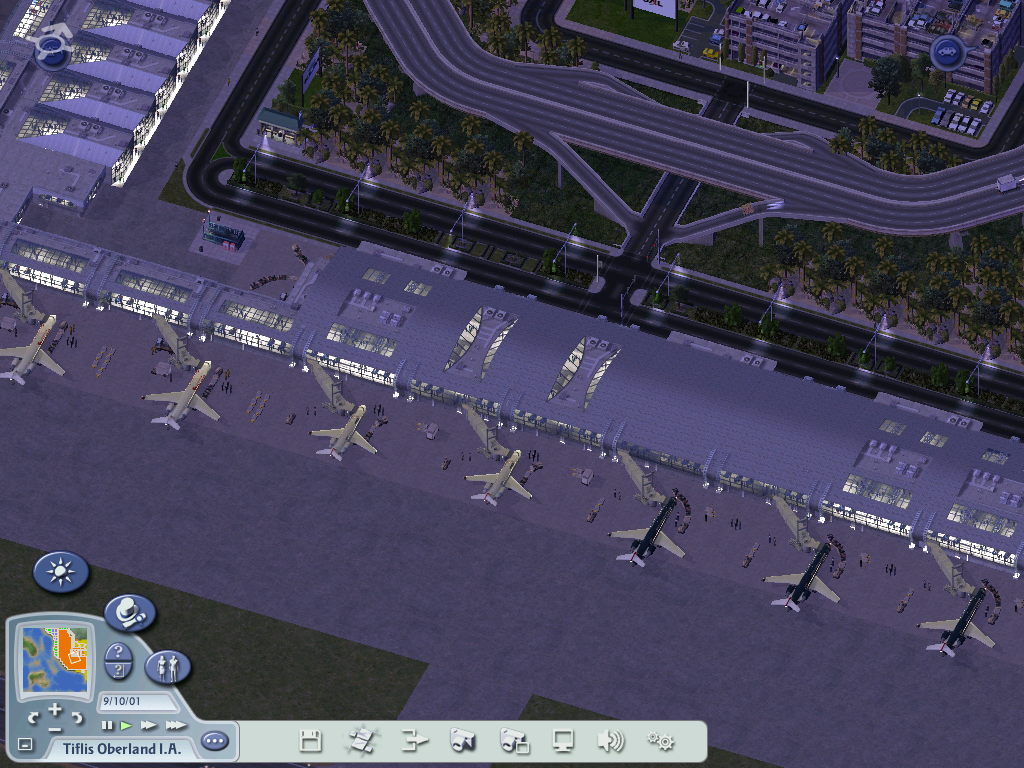Open game settings with the gears icon
1024x768 pixels.
point(660,741)
